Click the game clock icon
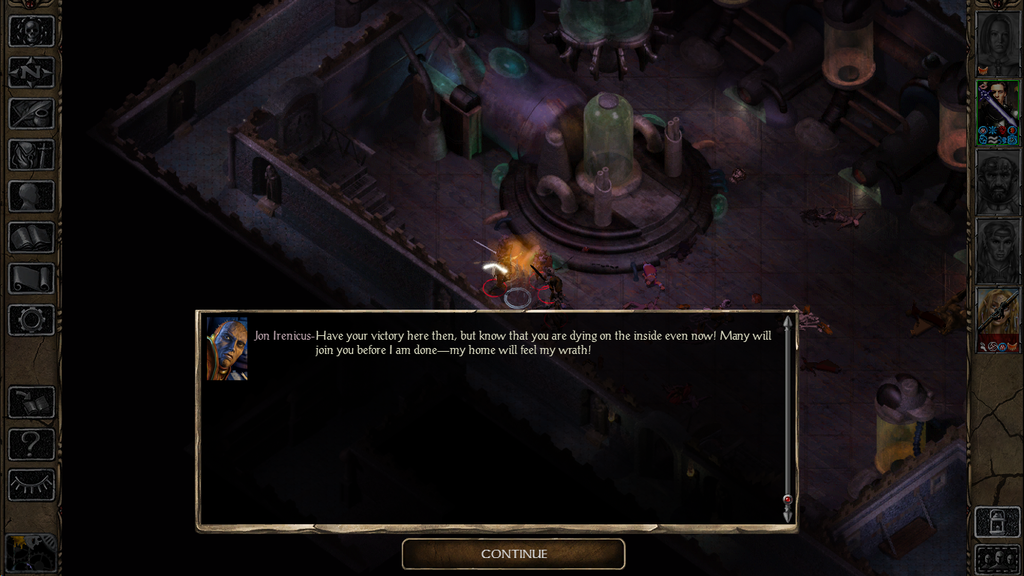Screen dimensions: 1024x576 click(x=31, y=552)
